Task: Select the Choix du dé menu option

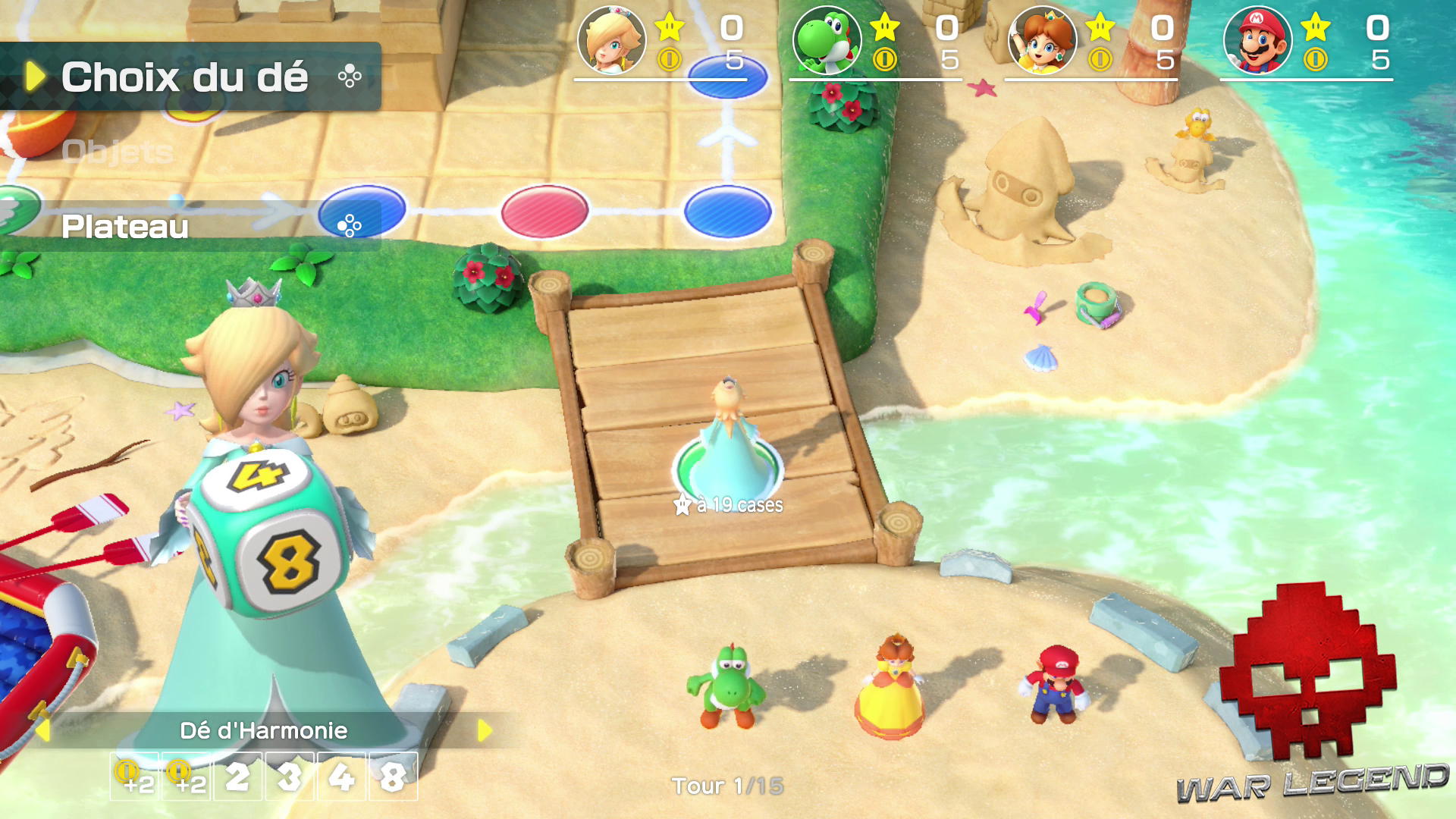Action: click(x=185, y=77)
